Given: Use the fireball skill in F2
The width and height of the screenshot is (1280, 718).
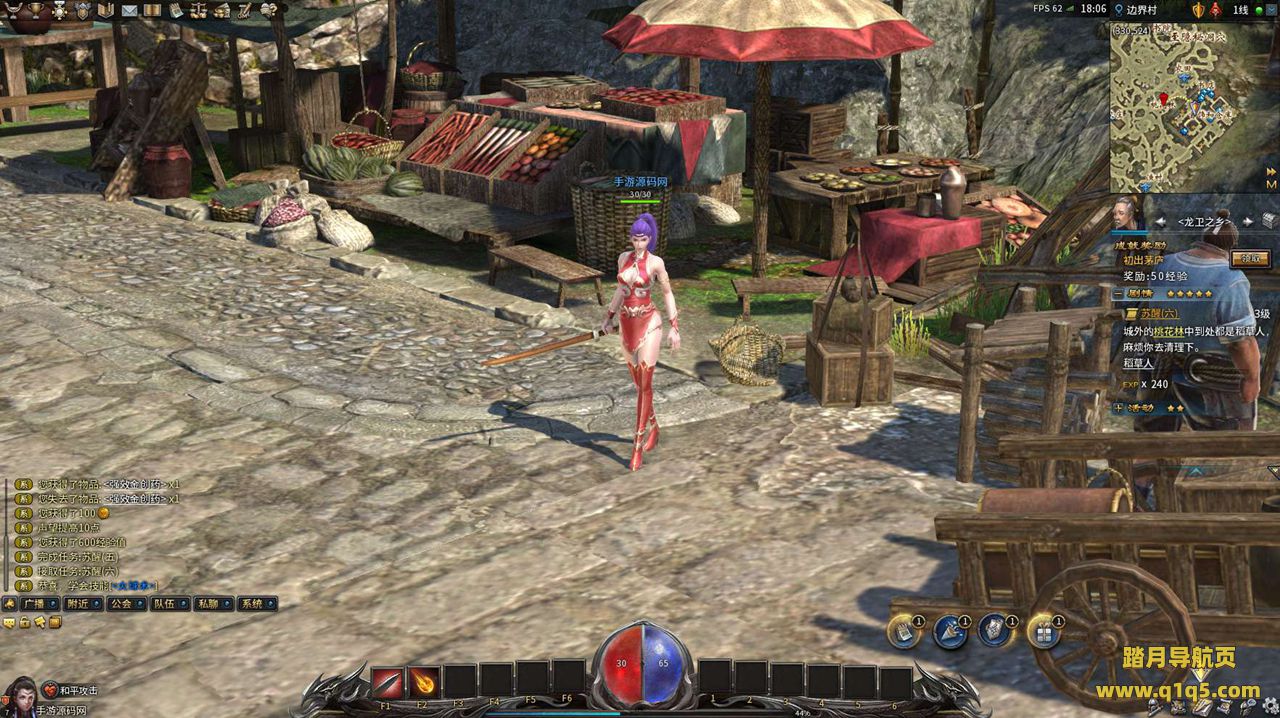Looking at the screenshot, I should [x=424, y=683].
